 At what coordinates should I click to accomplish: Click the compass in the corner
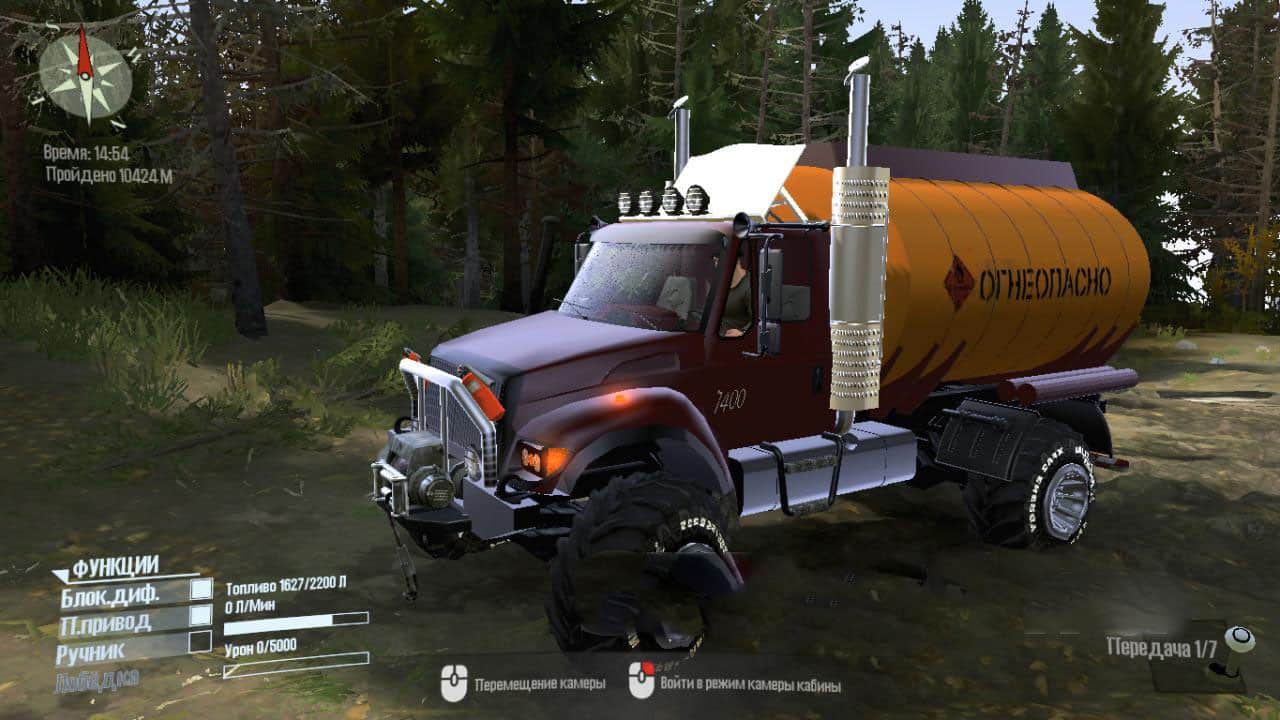pyautogui.click(x=86, y=77)
